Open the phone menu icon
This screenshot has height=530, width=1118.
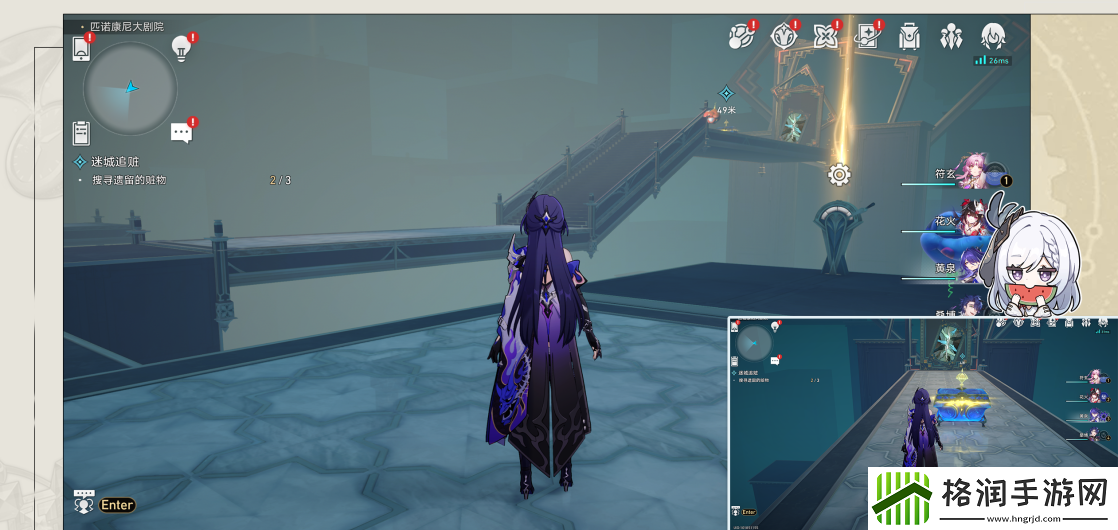pos(82,47)
